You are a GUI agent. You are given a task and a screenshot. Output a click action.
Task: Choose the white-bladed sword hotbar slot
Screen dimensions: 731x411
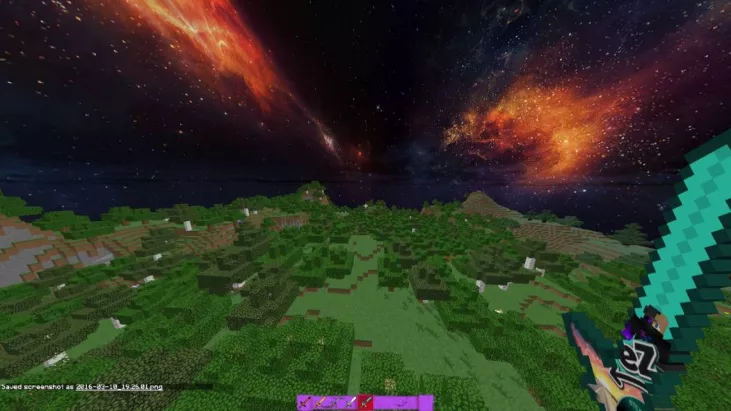(351, 402)
